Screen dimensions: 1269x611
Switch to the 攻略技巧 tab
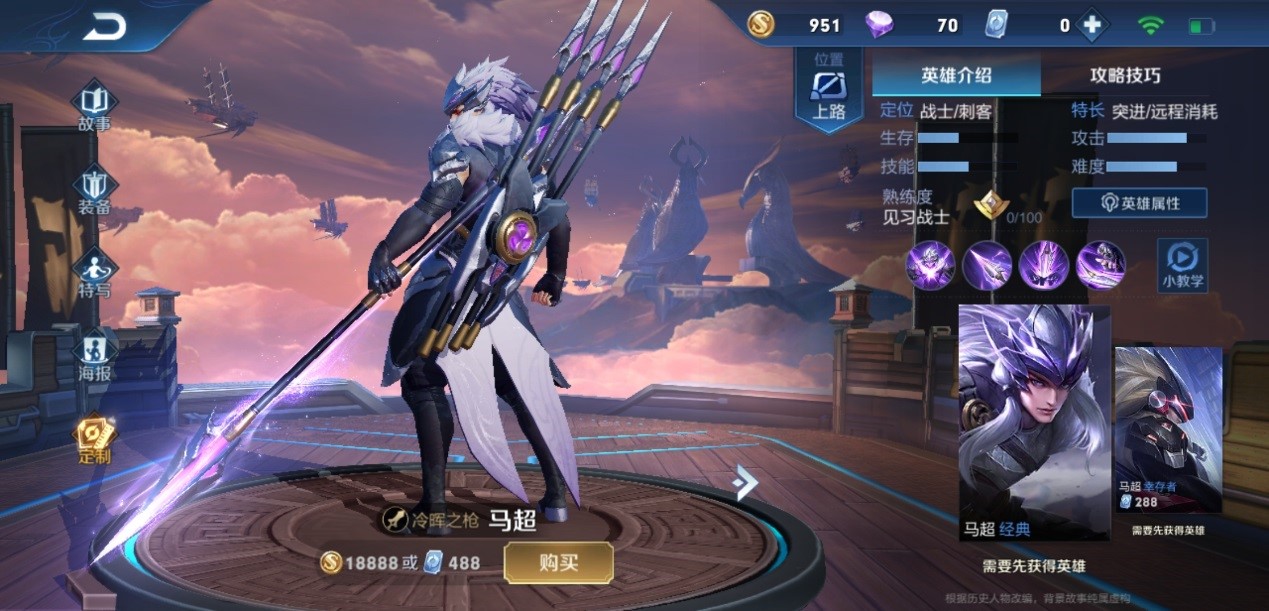click(1125, 75)
